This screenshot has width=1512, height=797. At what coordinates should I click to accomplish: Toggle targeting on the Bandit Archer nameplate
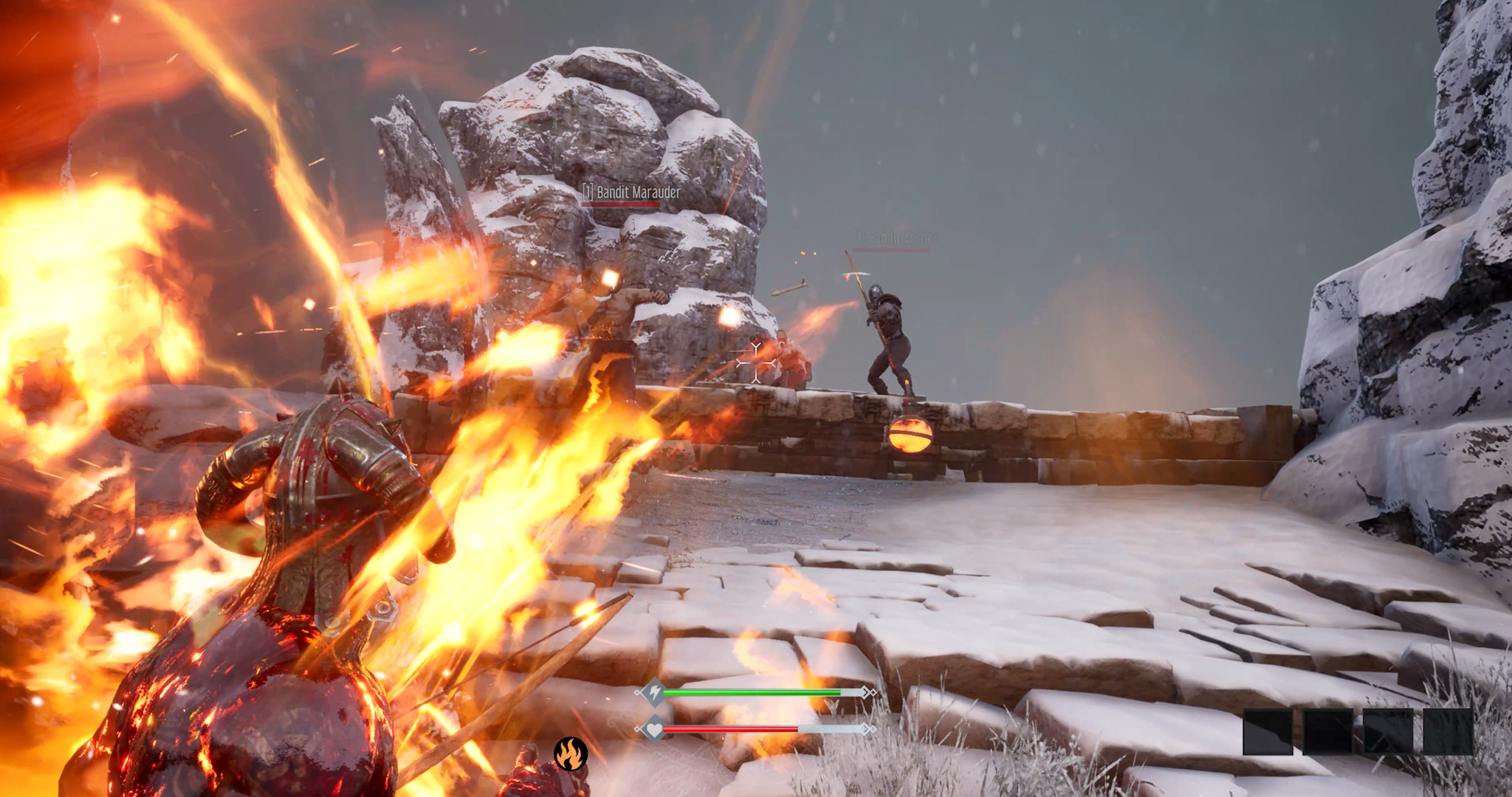point(895,238)
